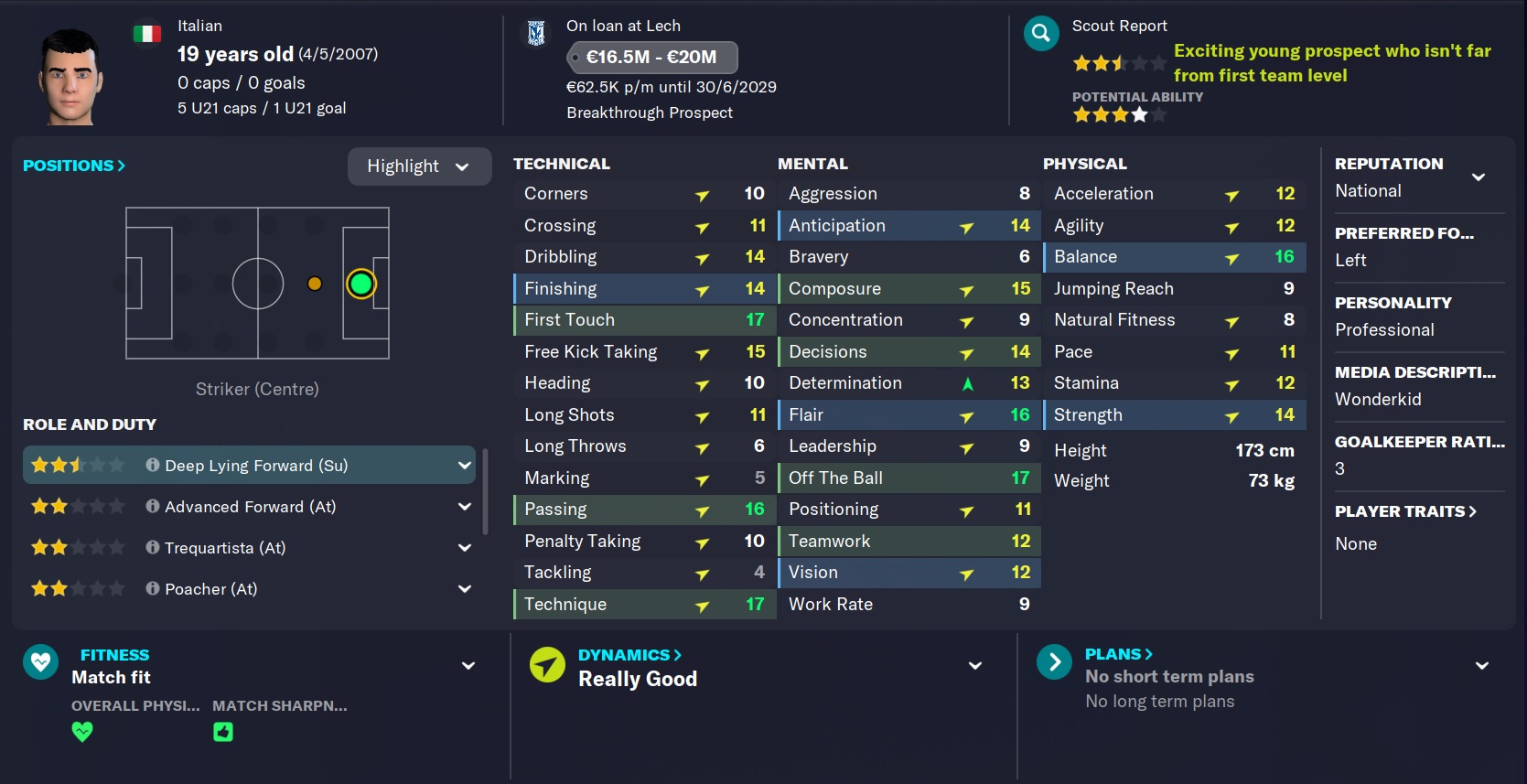Choose the Advanced Forward (At) role
The width and height of the screenshot is (1527, 784).
249,507
